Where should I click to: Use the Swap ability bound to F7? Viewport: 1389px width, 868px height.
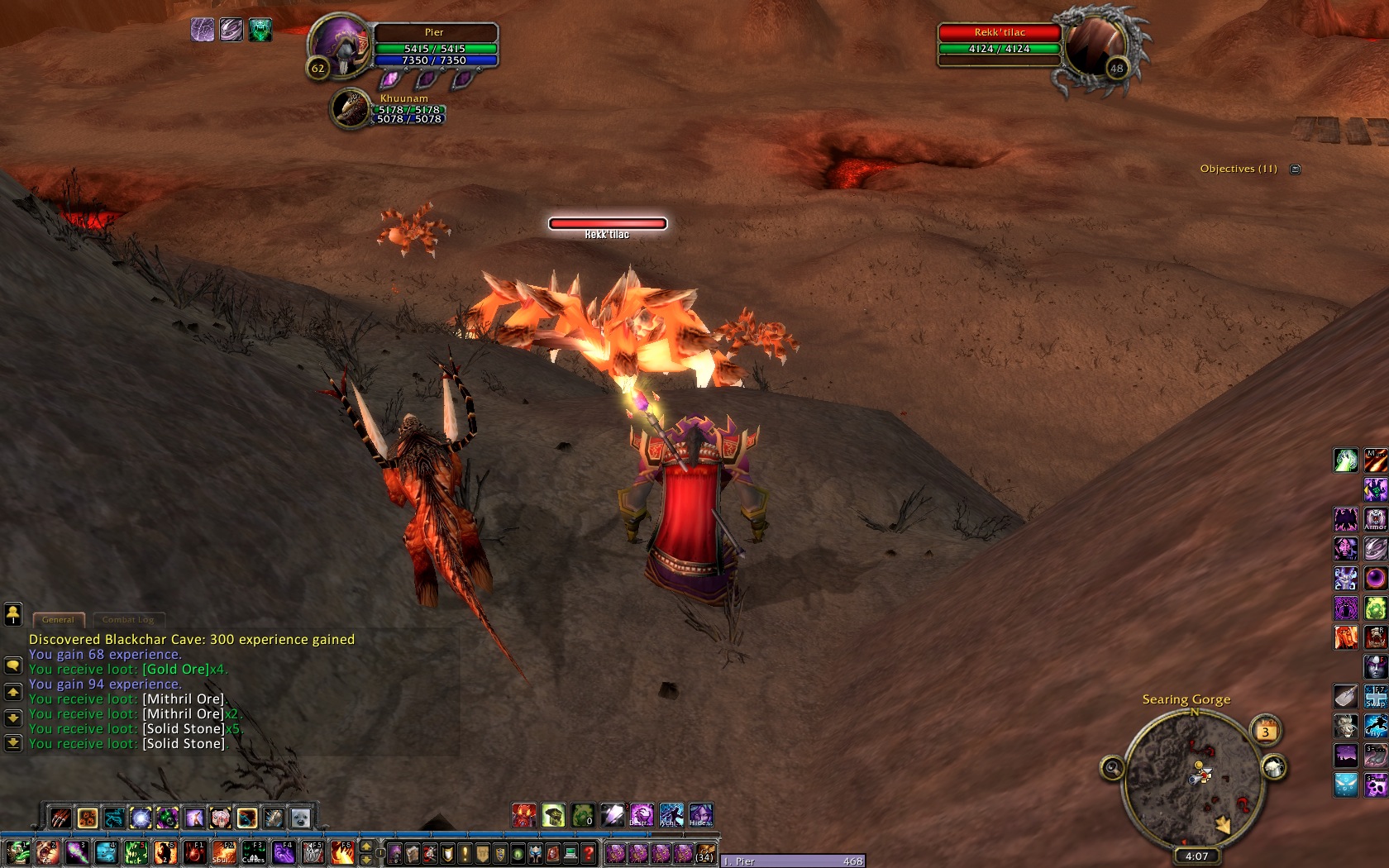1376,697
